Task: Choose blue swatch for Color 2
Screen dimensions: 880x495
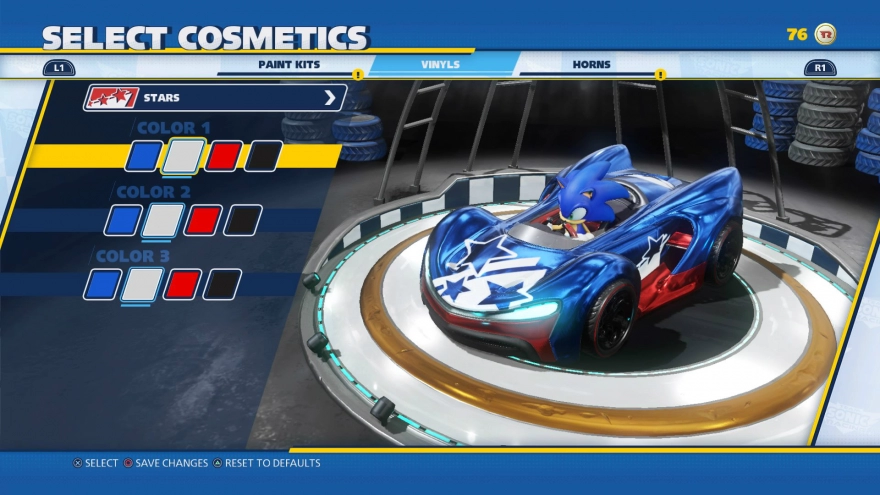Action: (123, 220)
